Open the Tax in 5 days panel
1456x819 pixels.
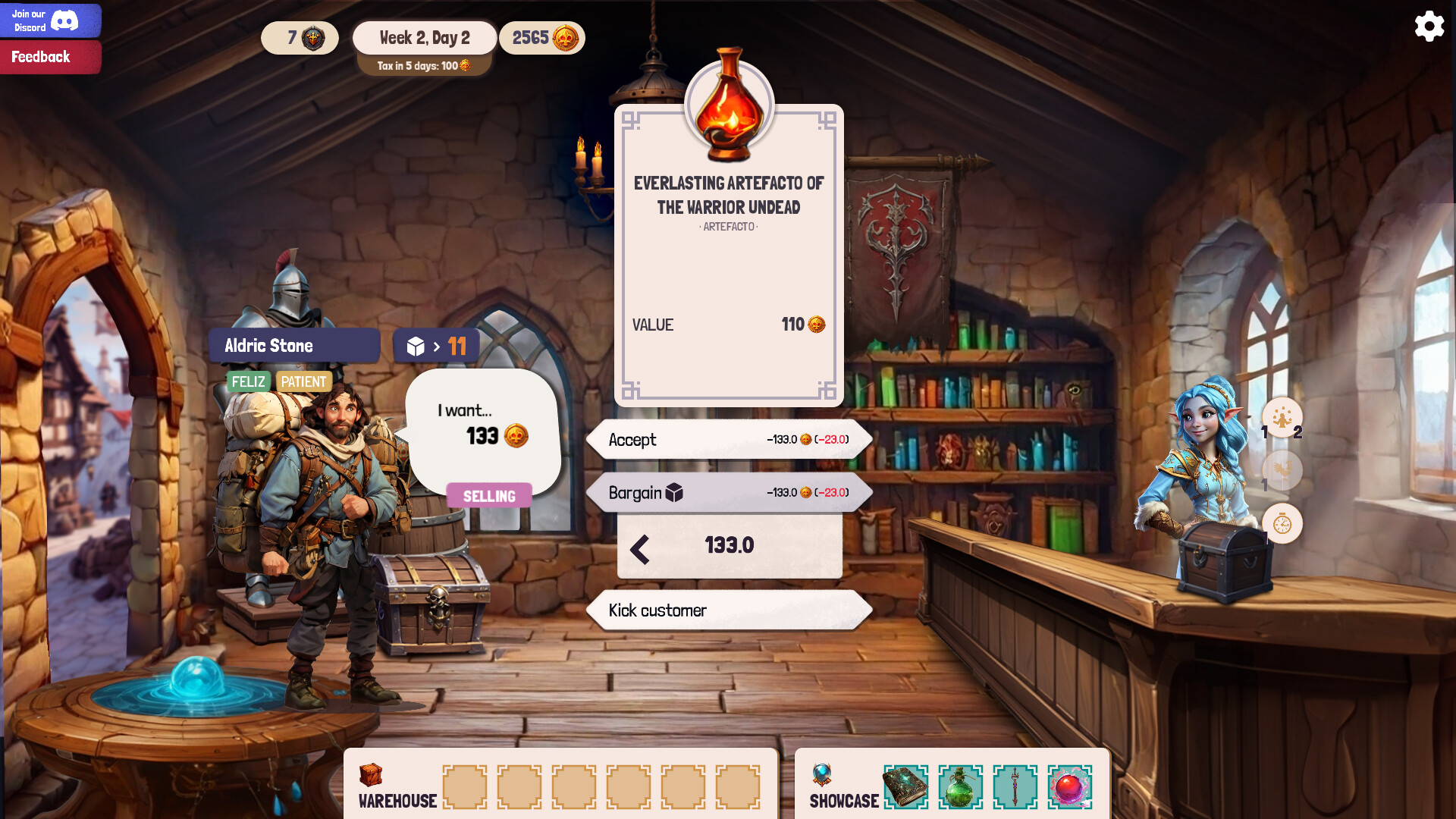coord(424,65)
